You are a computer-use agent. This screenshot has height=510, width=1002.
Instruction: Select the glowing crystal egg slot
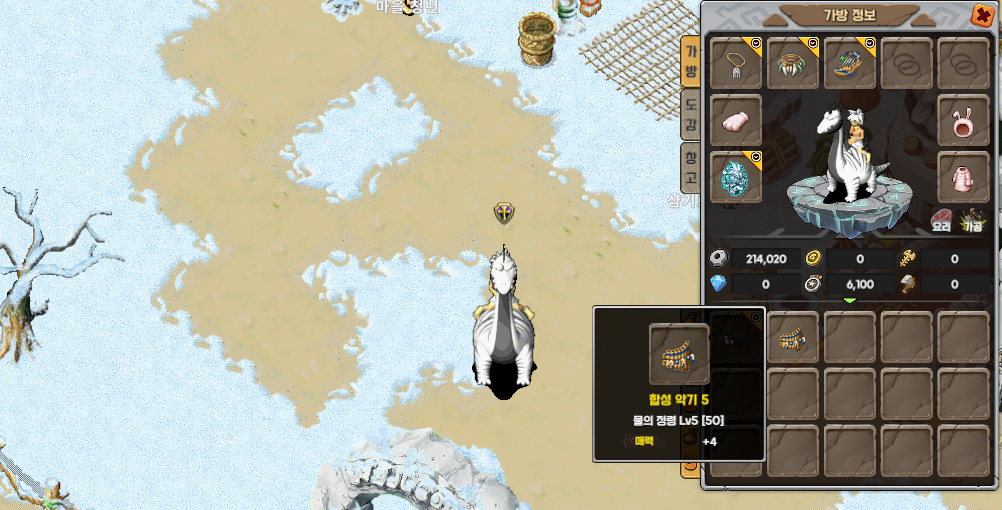click(x=736, y=178)
